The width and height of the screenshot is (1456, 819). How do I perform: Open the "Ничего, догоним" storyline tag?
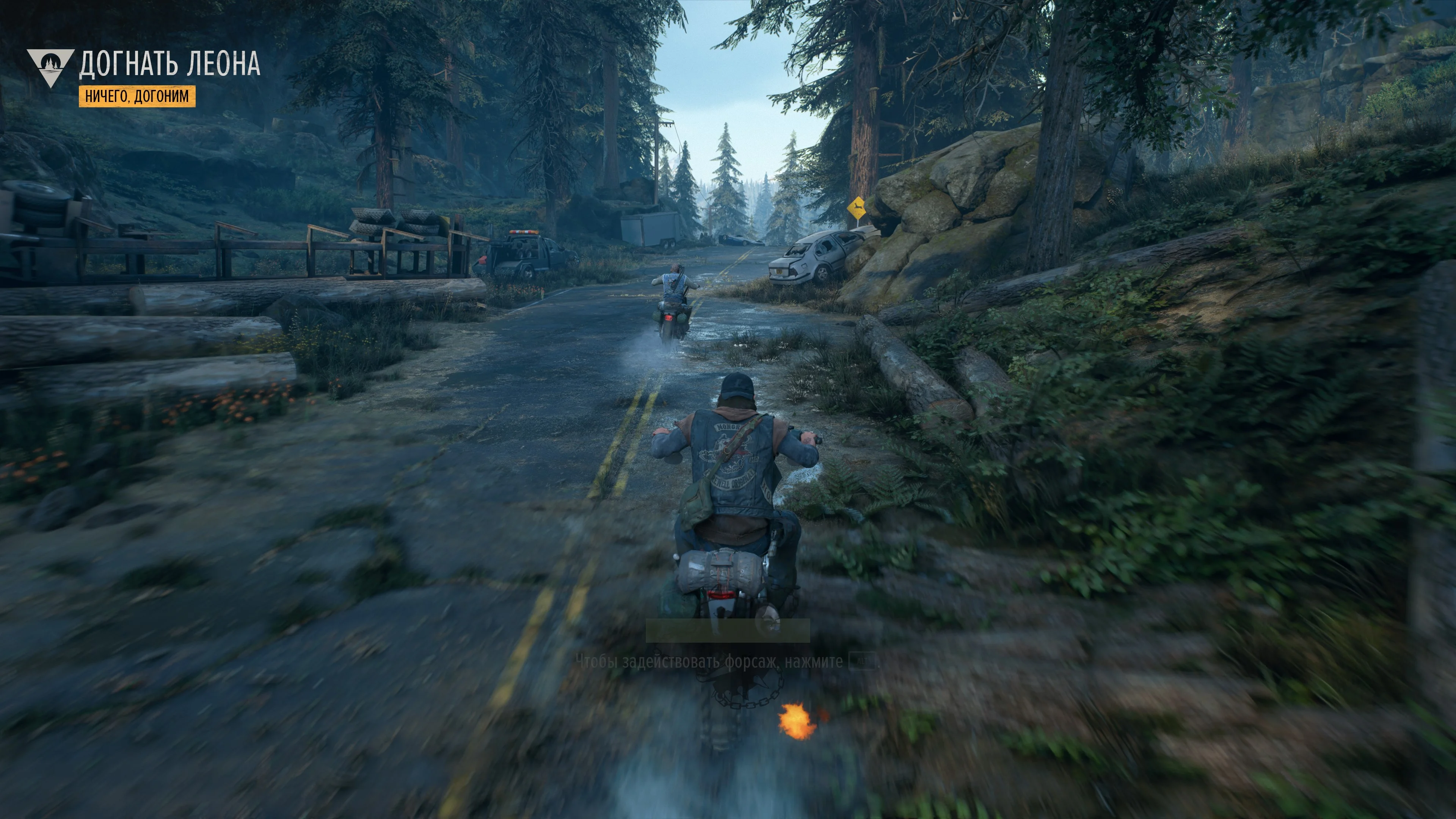click(x=137, y=96)
